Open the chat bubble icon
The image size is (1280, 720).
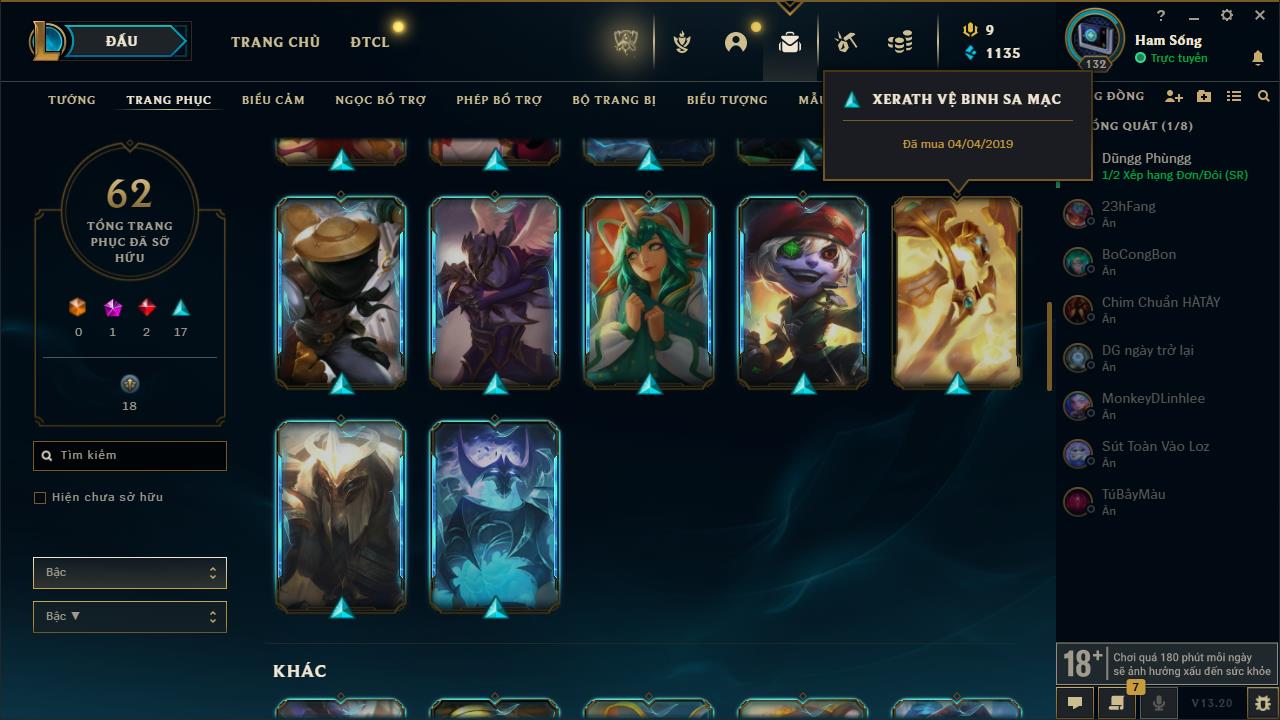[1074, 703]
